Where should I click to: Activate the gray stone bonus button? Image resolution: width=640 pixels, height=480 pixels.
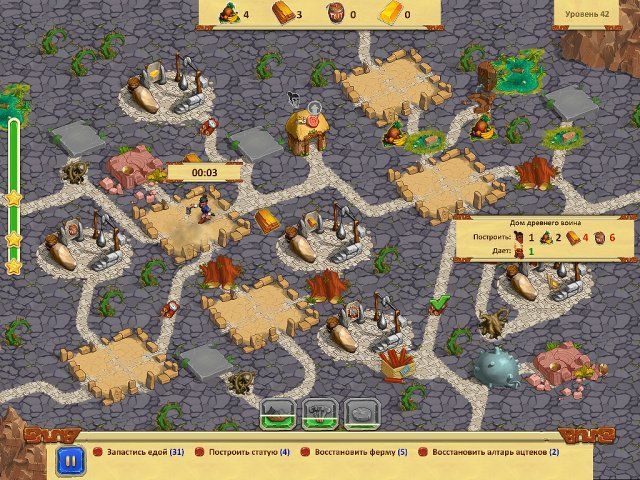tap(358, 411)
